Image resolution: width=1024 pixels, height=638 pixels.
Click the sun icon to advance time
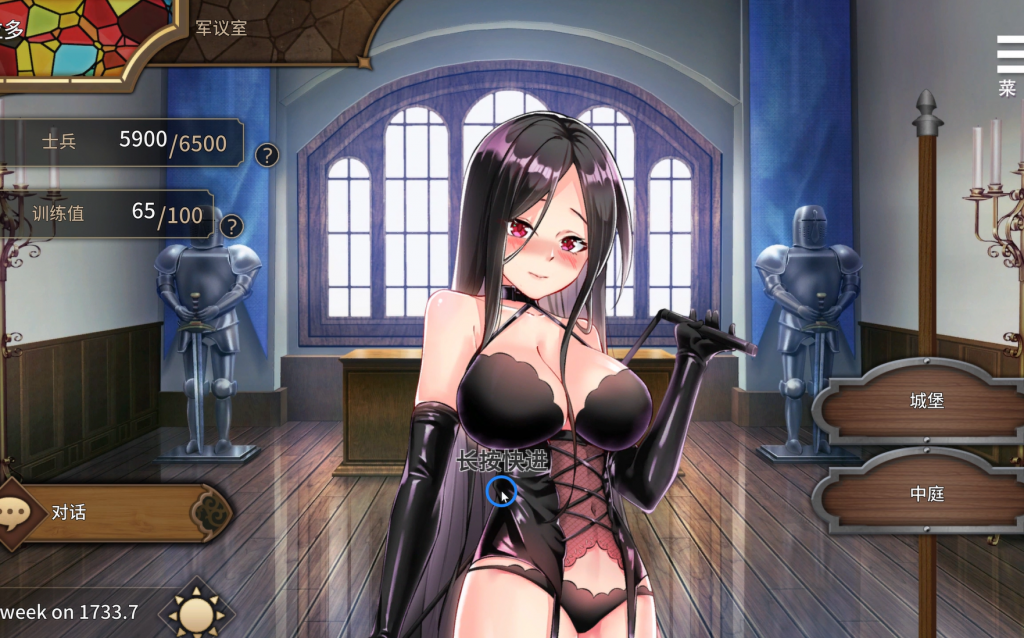click(x=195, y=608)
